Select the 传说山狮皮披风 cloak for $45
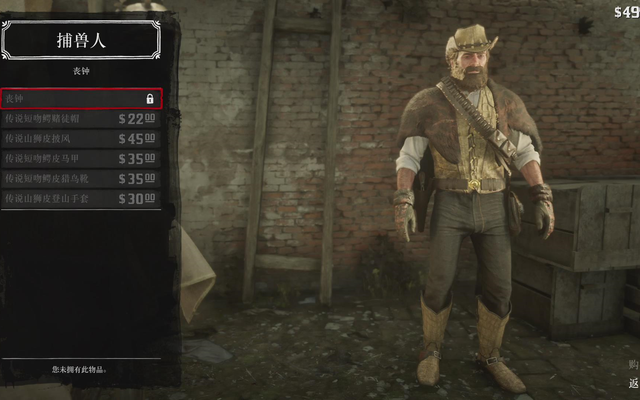The width and height of the screenshot is (640, 400). click(81, 139)
